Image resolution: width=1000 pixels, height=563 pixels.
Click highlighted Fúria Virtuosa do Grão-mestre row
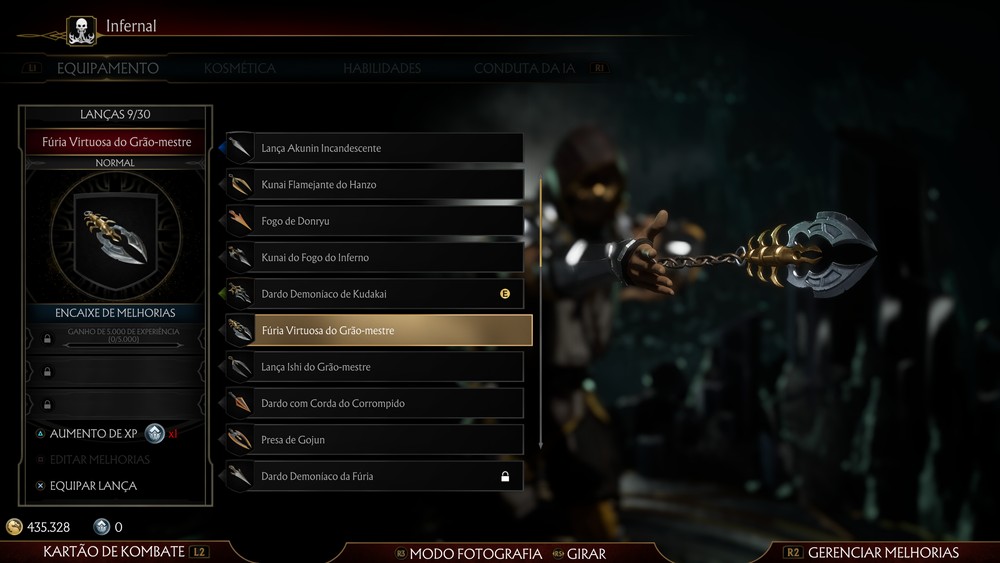pos(378,330)
